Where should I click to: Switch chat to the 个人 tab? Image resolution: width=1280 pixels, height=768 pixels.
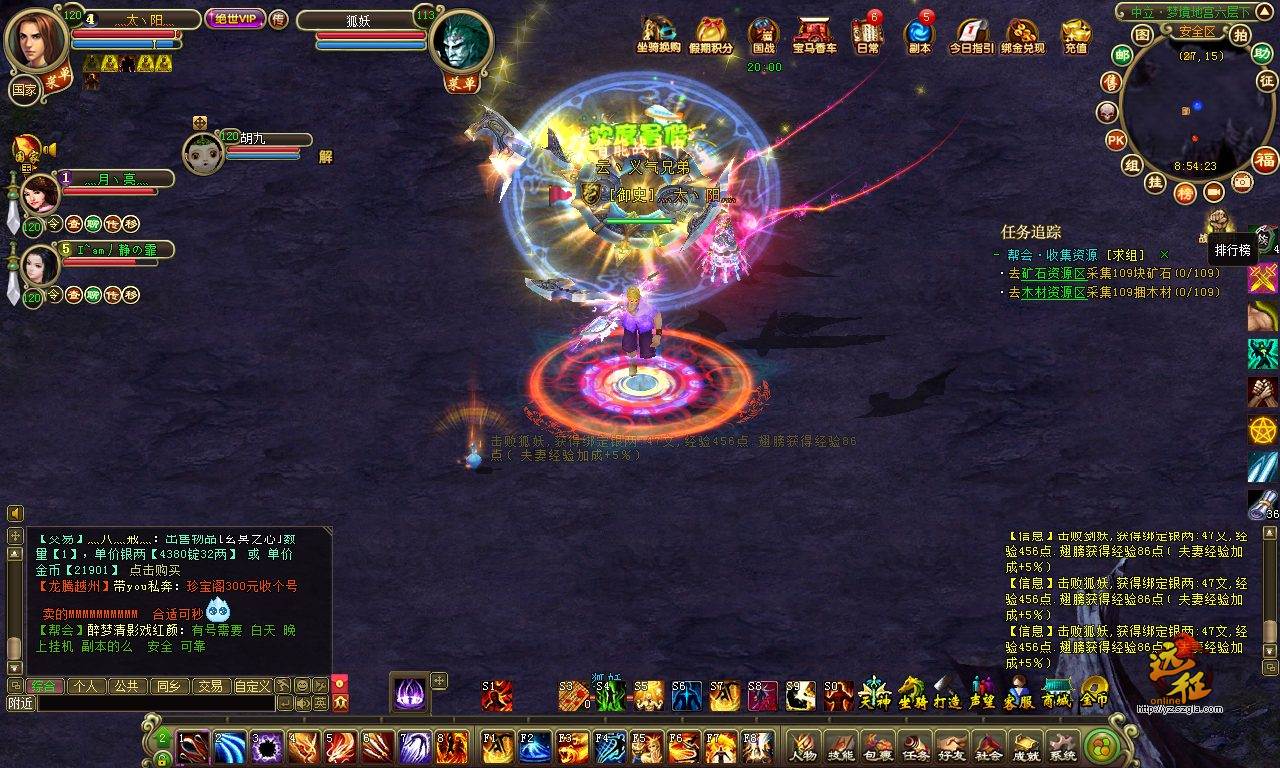pos(86,686)
